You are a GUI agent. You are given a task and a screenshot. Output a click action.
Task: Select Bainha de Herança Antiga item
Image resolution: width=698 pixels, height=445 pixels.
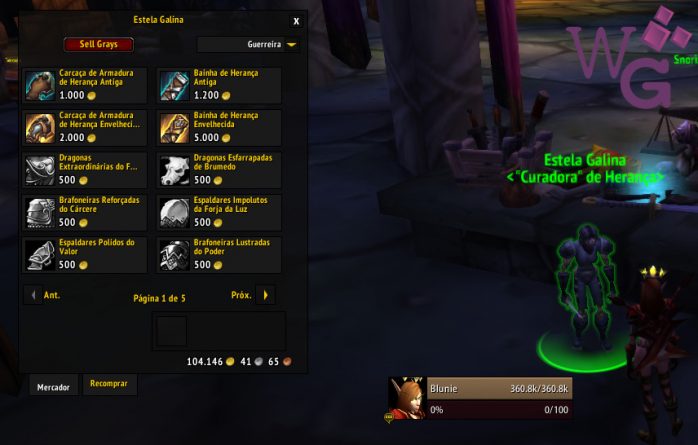pos(176,86)
